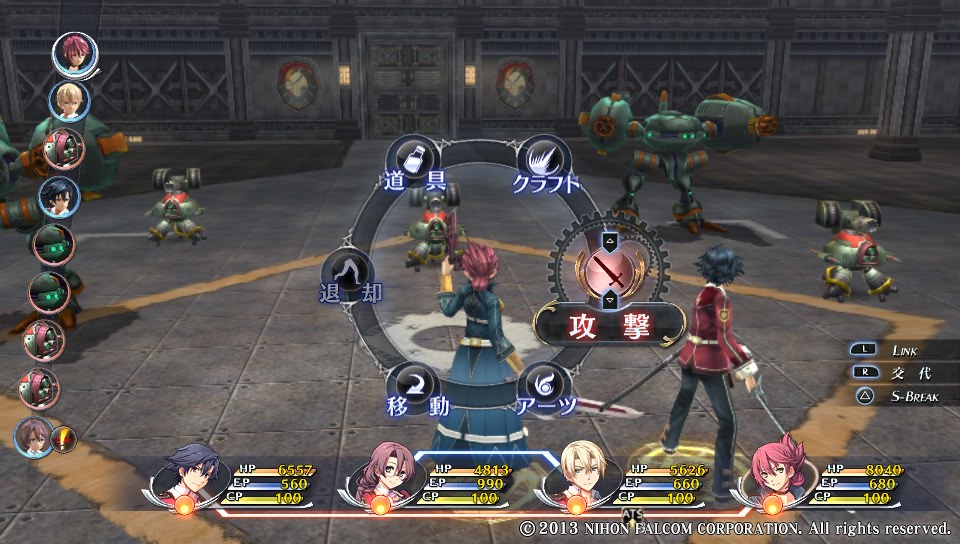Select the blonde party member's status portrait
Screen dimensions: 960x544
(x=578, y=479)
